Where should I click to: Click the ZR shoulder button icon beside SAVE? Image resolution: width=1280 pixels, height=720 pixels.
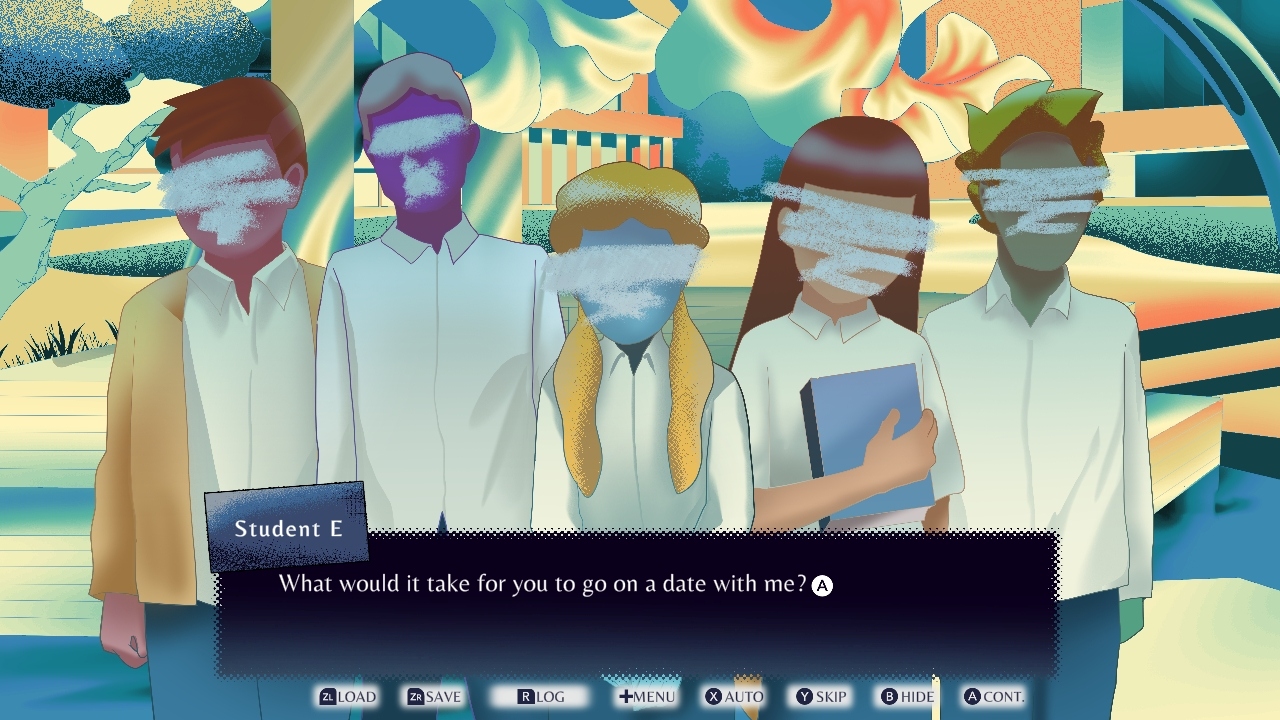[417, 697]
